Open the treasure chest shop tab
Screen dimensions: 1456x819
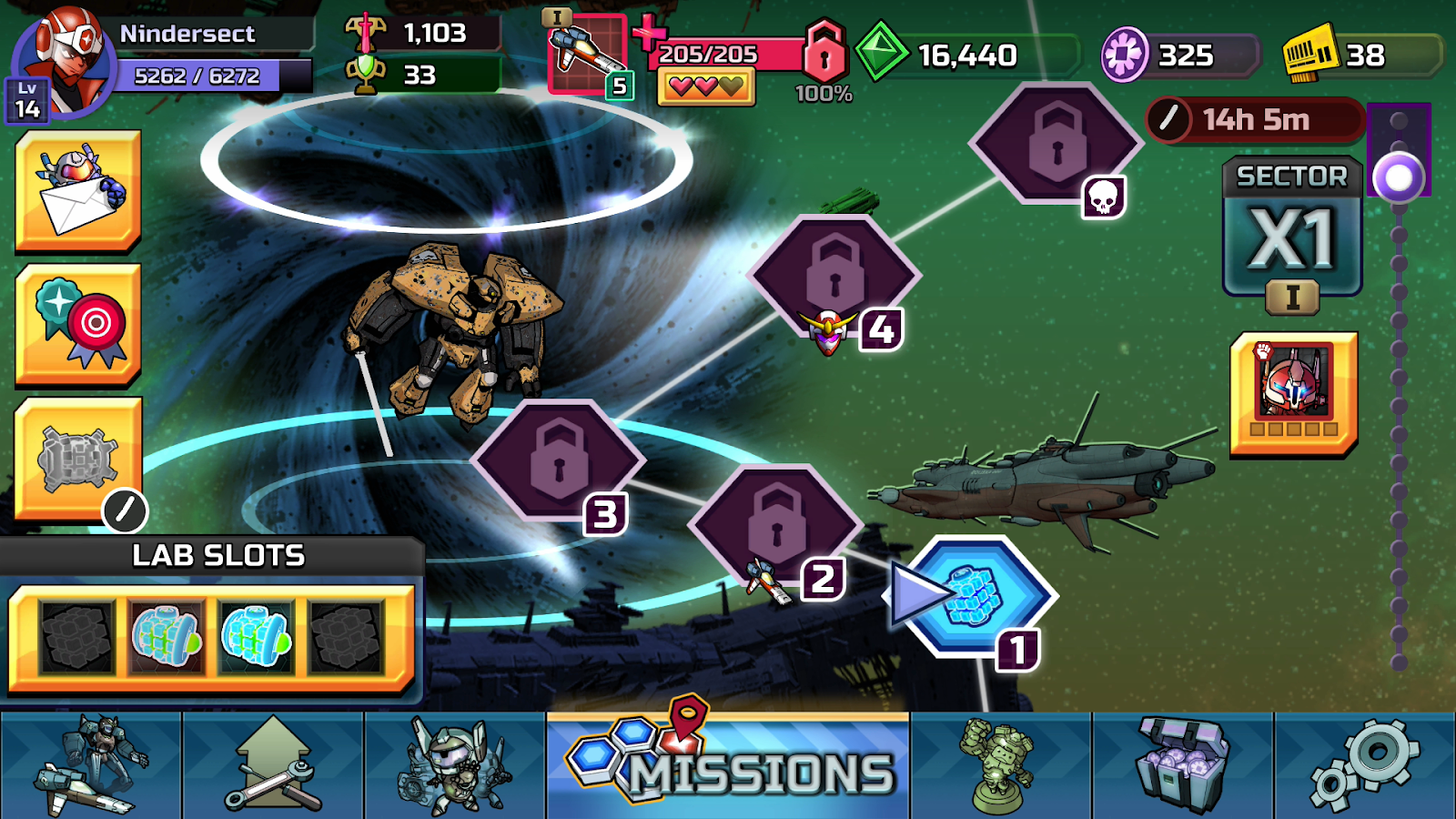click(x=1183, y=766)
